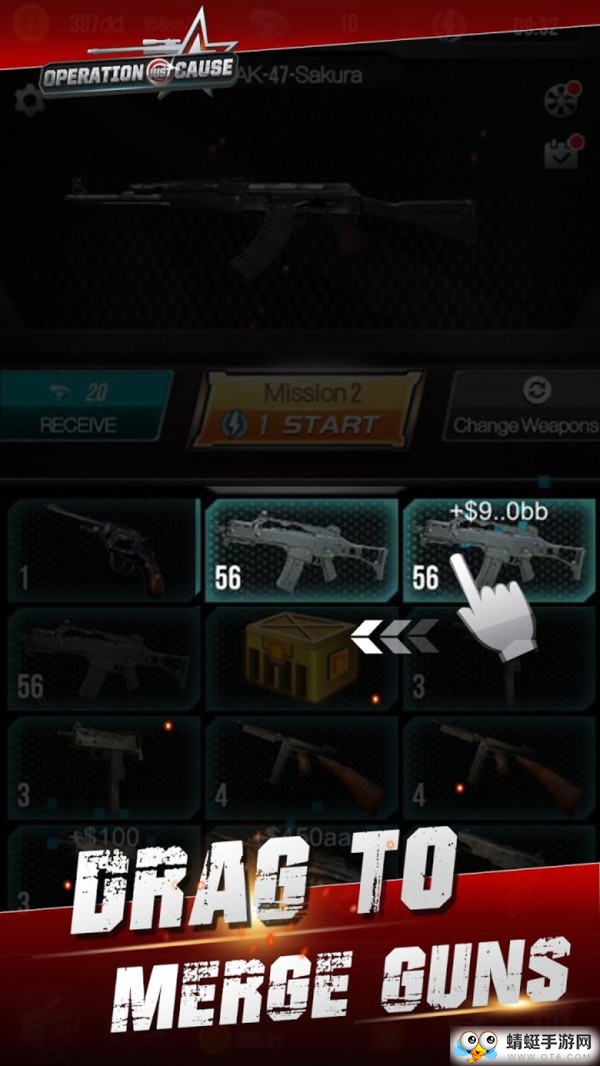This screenshot has height=1066, width=600.
Task: Pick the dimmed level 56 rifle slot
Action: coord(103,656)
